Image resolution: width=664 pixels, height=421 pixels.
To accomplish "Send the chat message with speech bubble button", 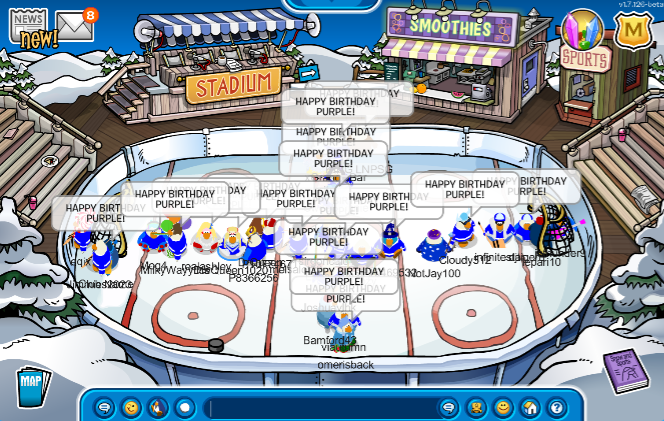I will (449, 408).
